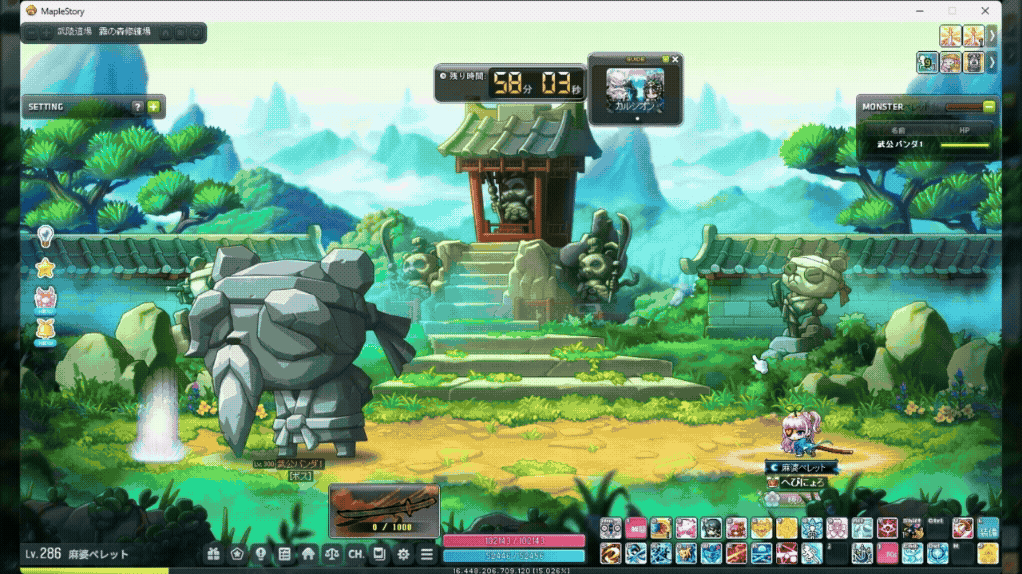This screenshot has width=1022, height=574.
Task: Select the 武公パンダ1 monster row
Action: [927, 146]
